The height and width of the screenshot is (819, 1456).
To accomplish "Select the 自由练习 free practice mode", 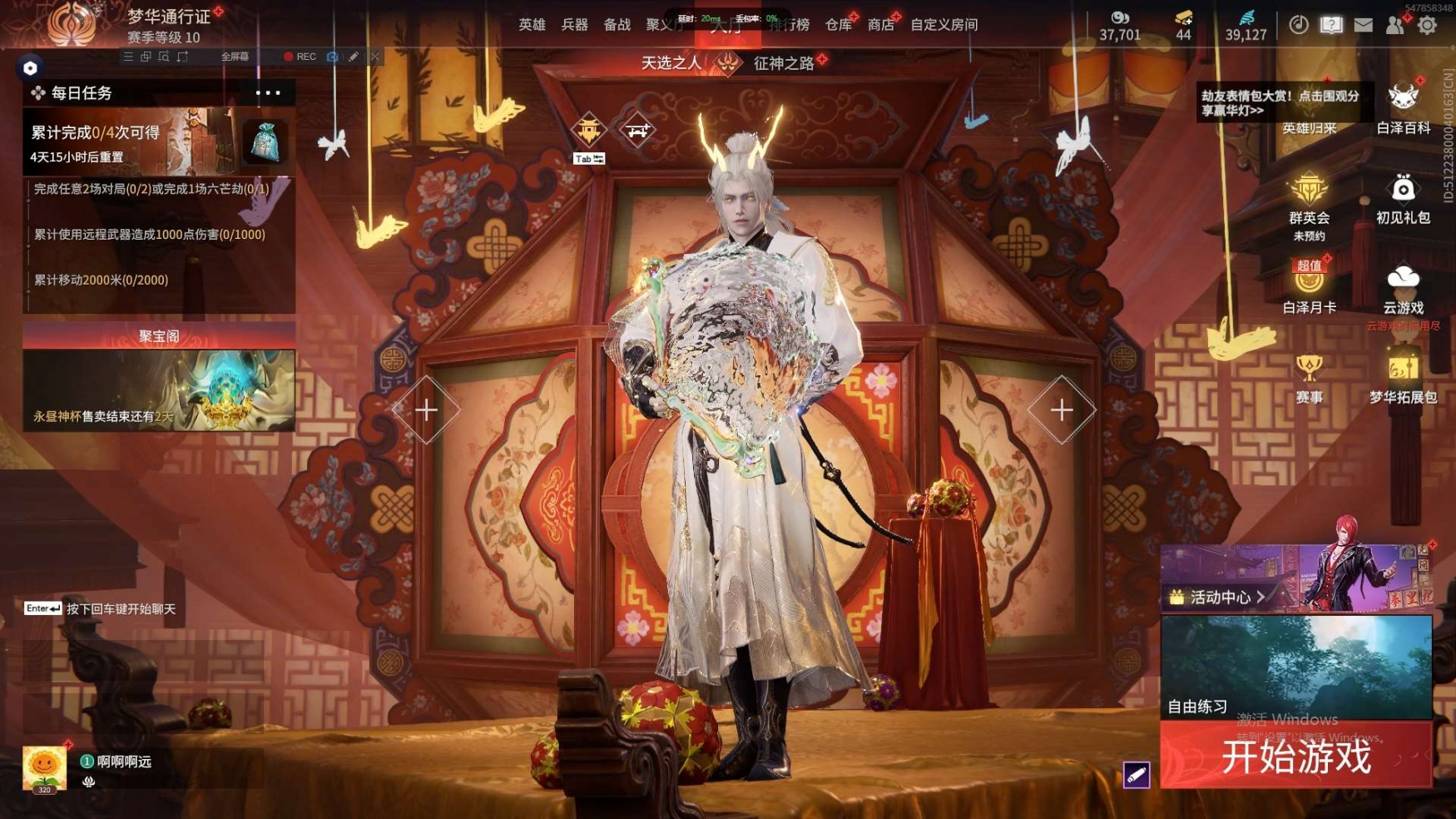I will tap(1295, 668).
